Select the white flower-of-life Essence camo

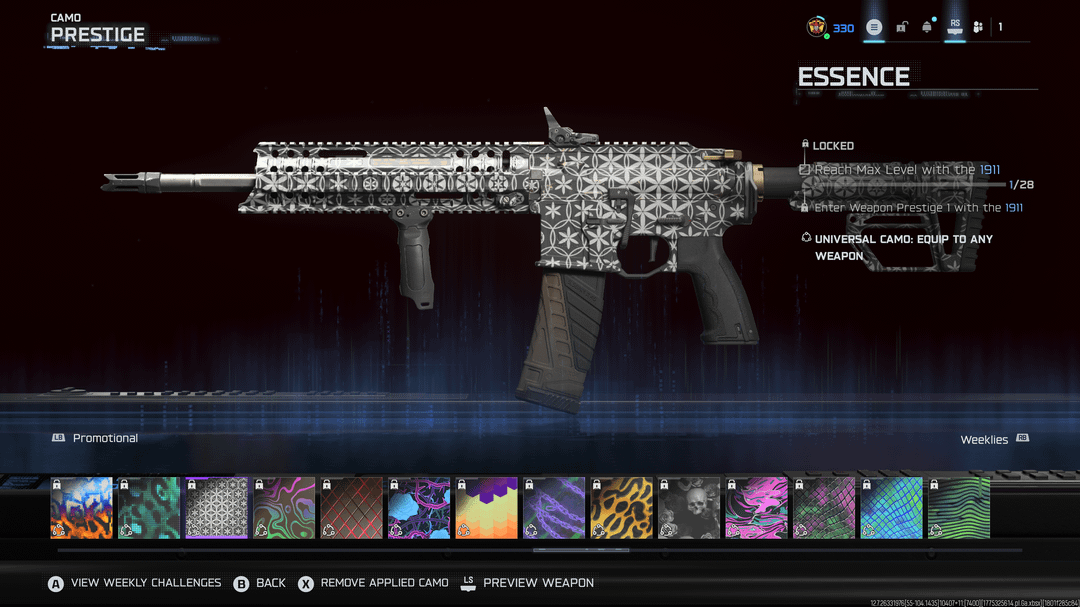[x=216, y=508]
